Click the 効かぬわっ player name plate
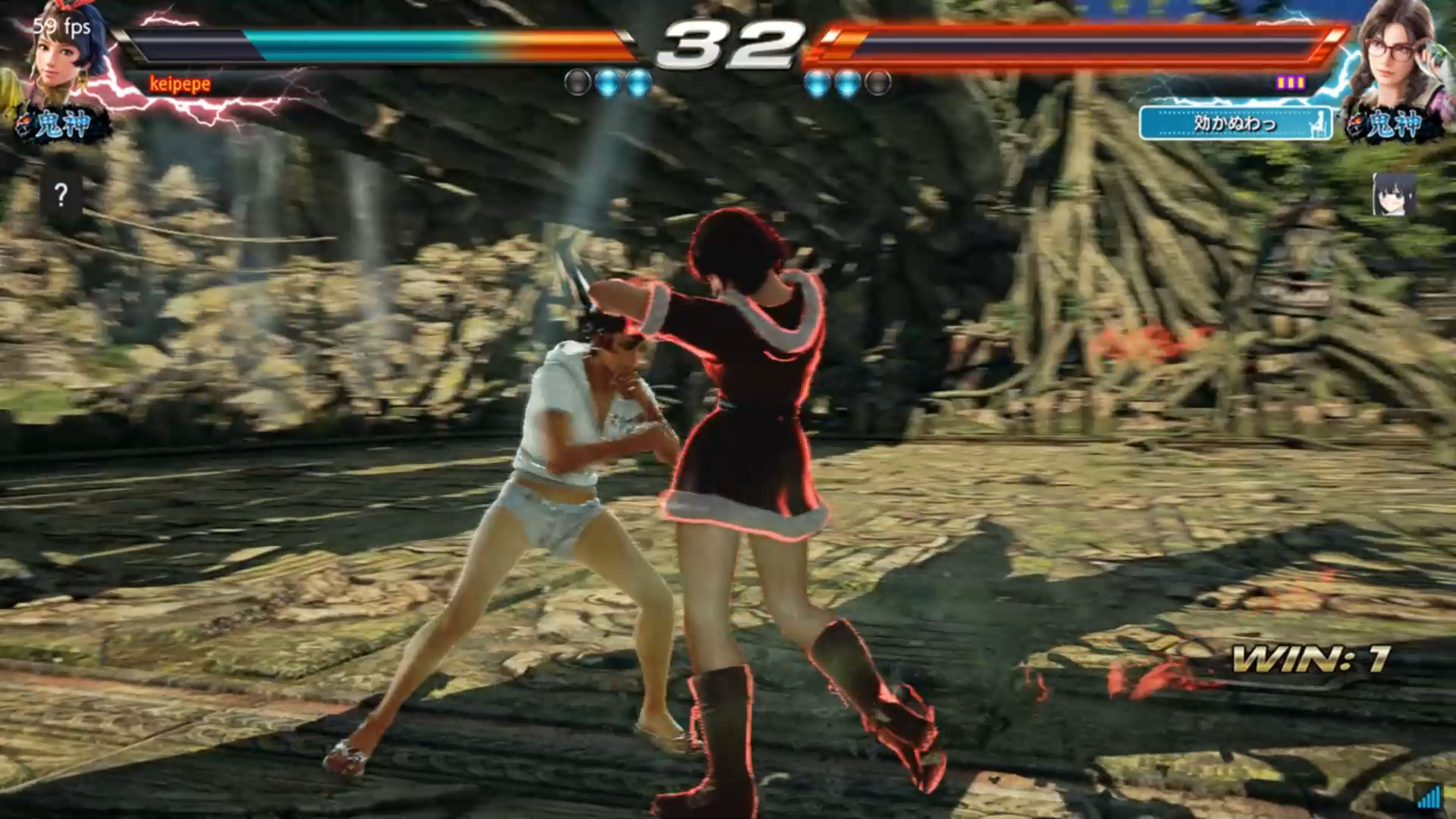1456x819 pixels. click(x=1235, y=124)
